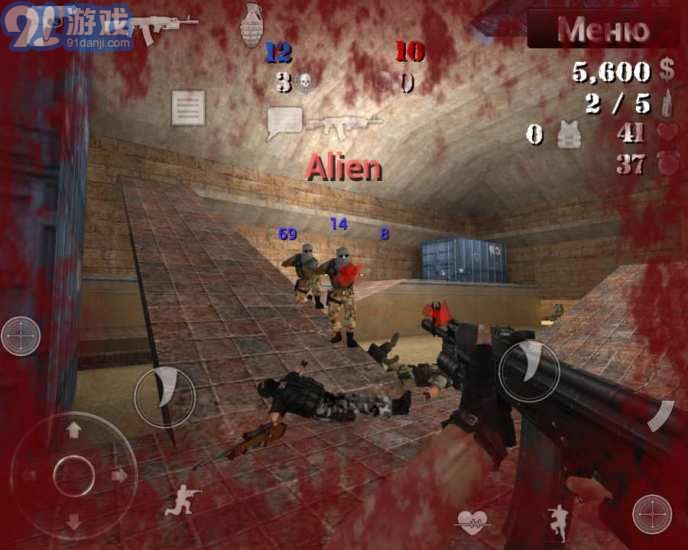Use the medkit heartbeat icon
The height and width of the screenshot is (550, 688).
472,521
